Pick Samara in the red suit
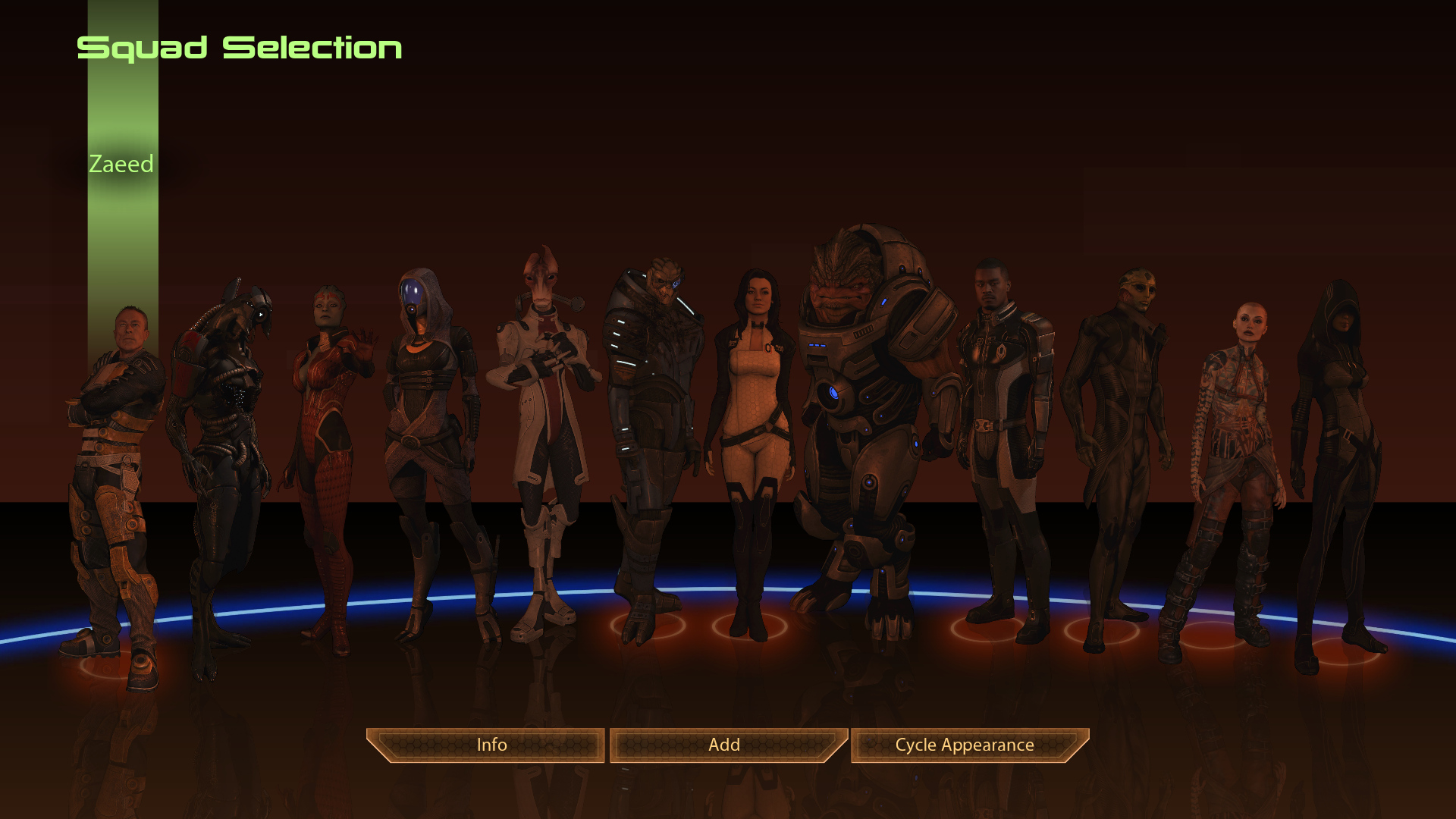 pyautogui.click(x=328, y=440)
